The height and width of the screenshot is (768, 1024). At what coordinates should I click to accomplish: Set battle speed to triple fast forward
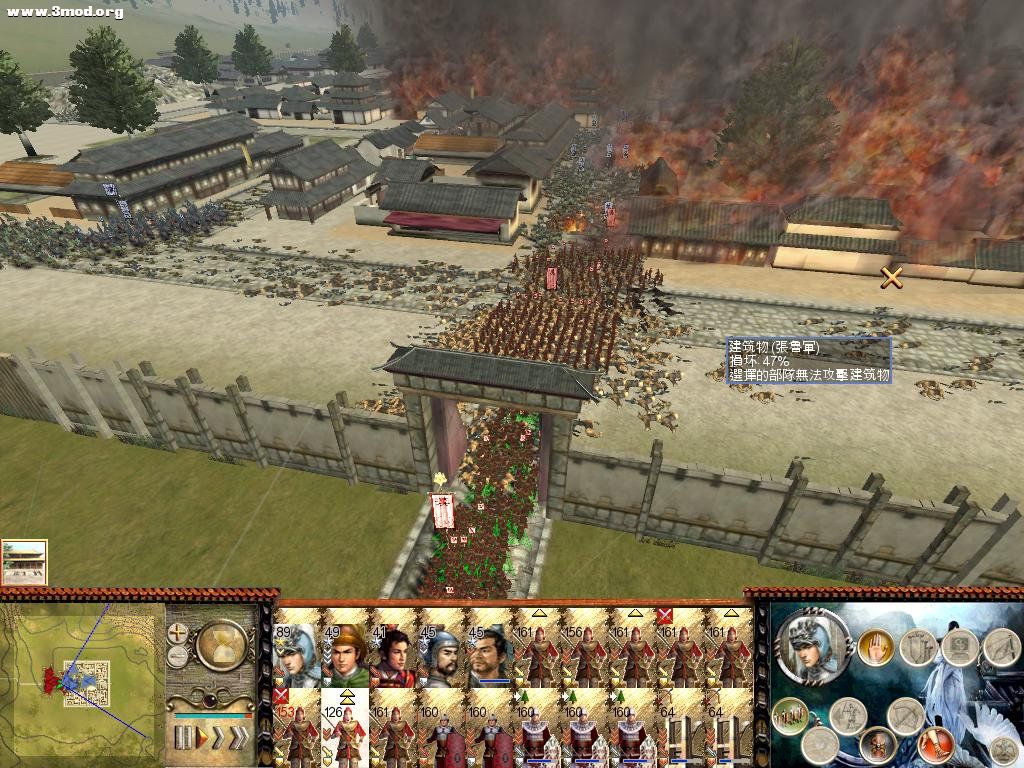pos(239,738)
